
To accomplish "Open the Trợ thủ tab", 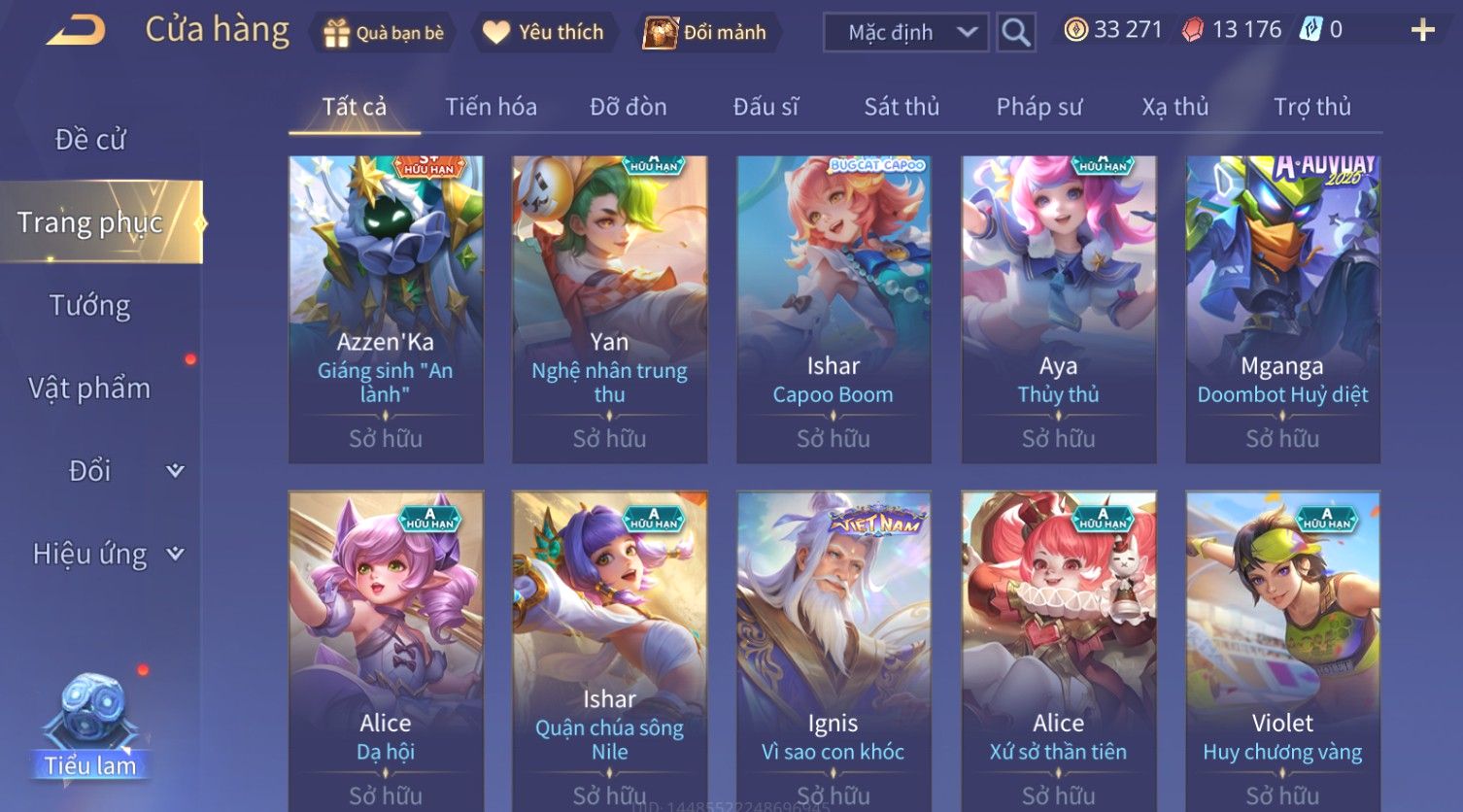I will pos(1311,107).
